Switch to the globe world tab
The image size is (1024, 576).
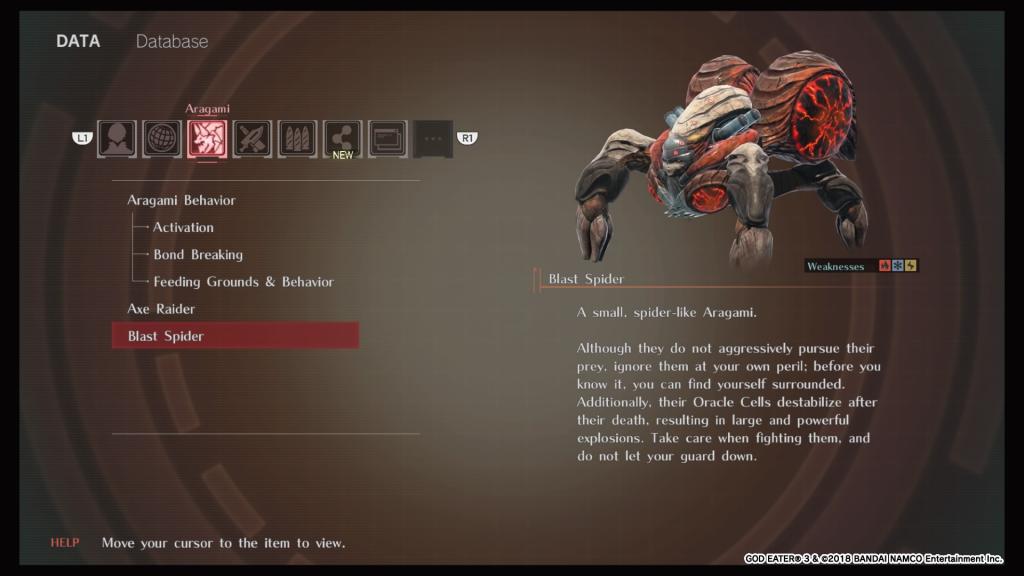coord(162,139)
